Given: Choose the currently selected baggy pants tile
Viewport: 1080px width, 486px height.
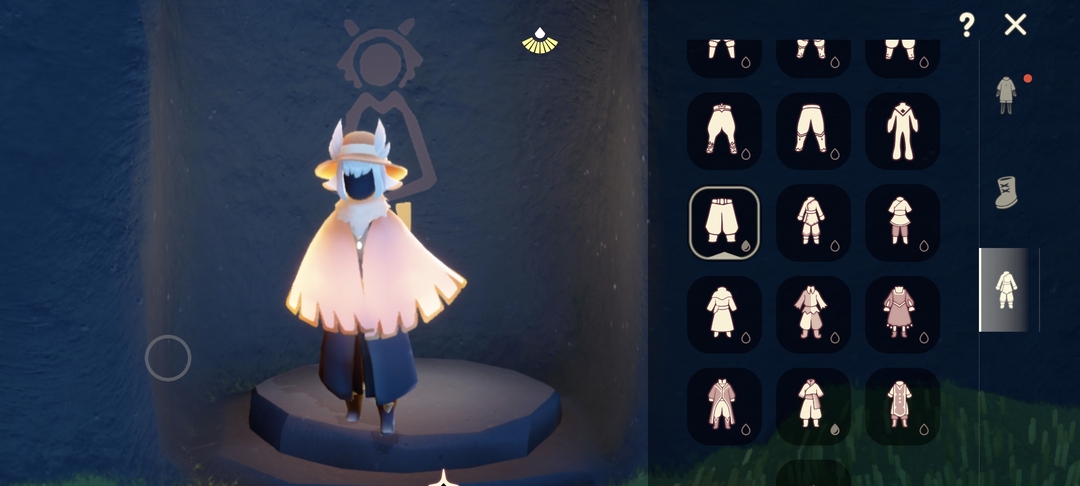Looking at the screenshot, I should 724,222.
